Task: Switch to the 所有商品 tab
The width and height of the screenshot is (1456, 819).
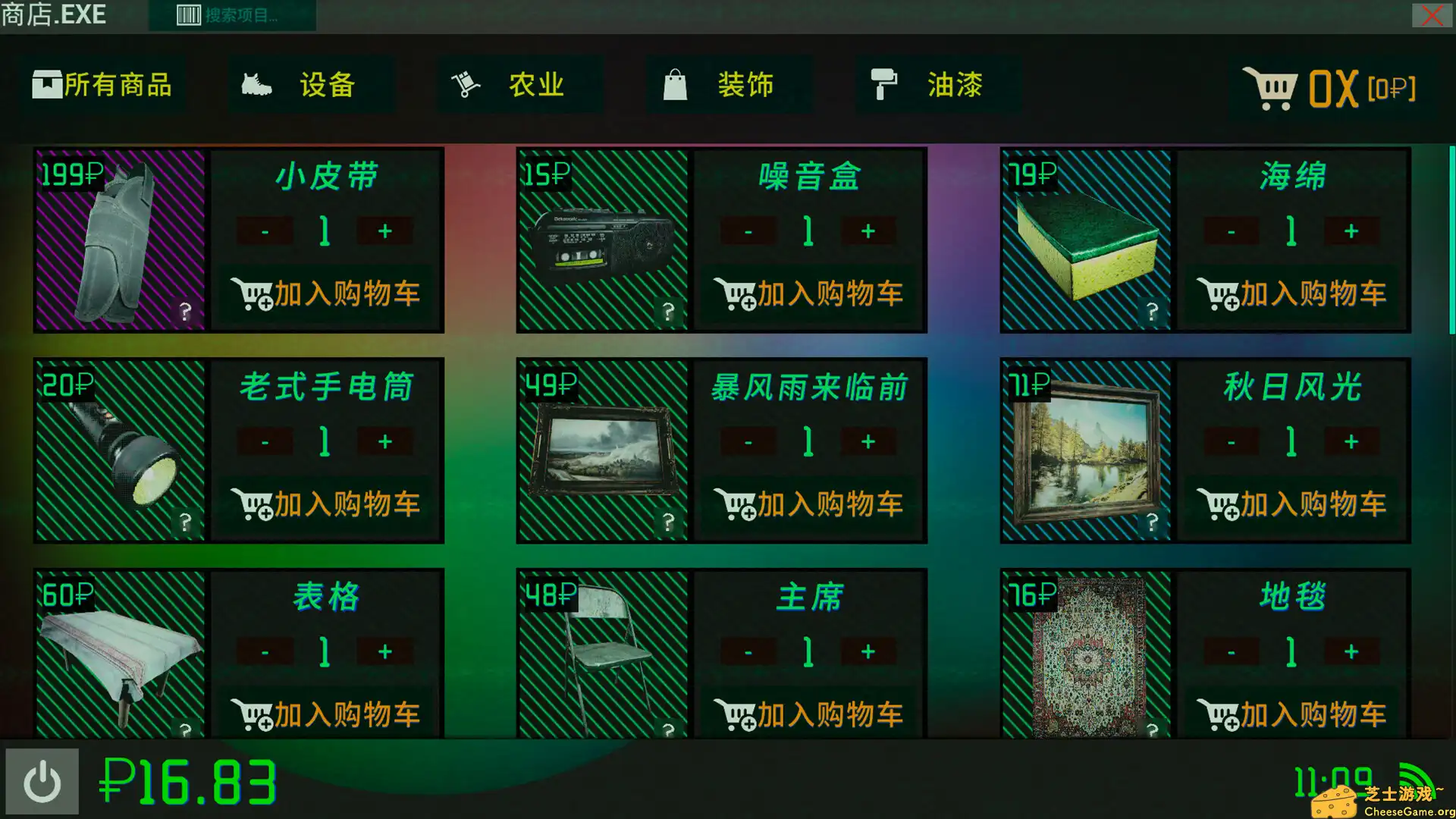Action: [104, 84]
